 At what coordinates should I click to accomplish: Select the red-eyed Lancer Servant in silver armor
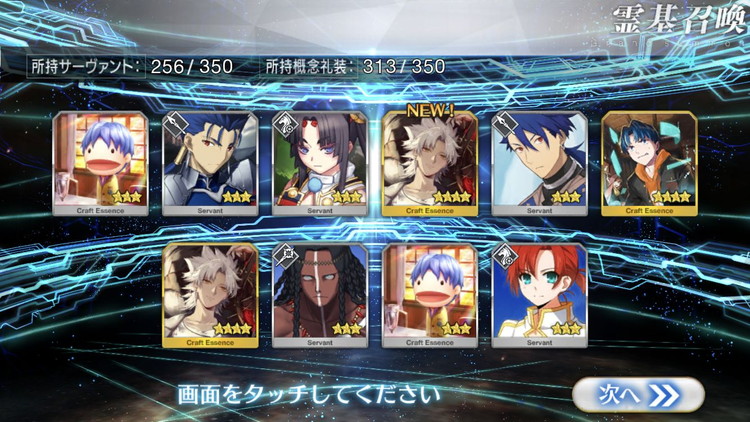click(x=210, y=160)
